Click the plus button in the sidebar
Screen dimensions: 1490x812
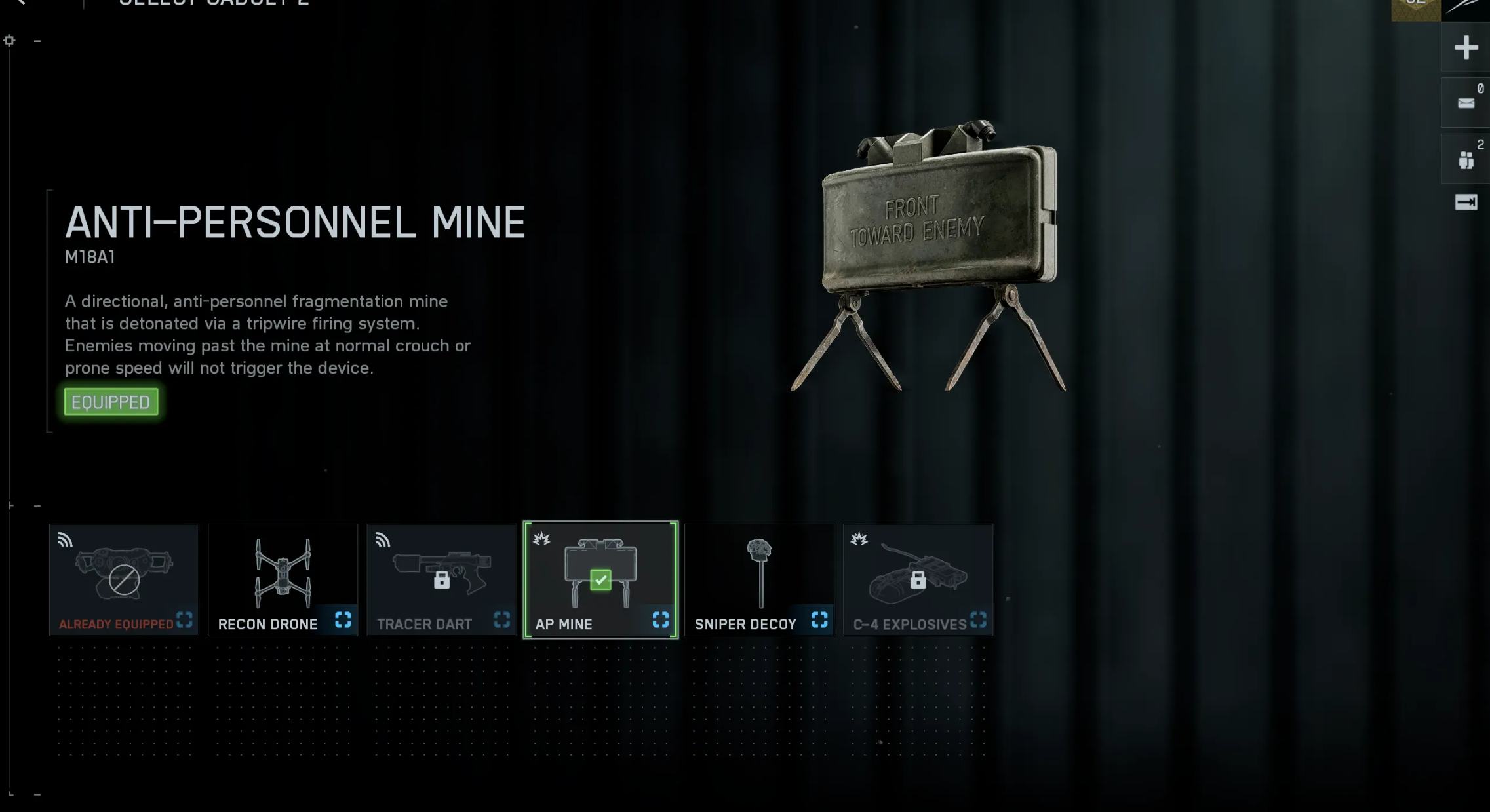click(1466, 47)
